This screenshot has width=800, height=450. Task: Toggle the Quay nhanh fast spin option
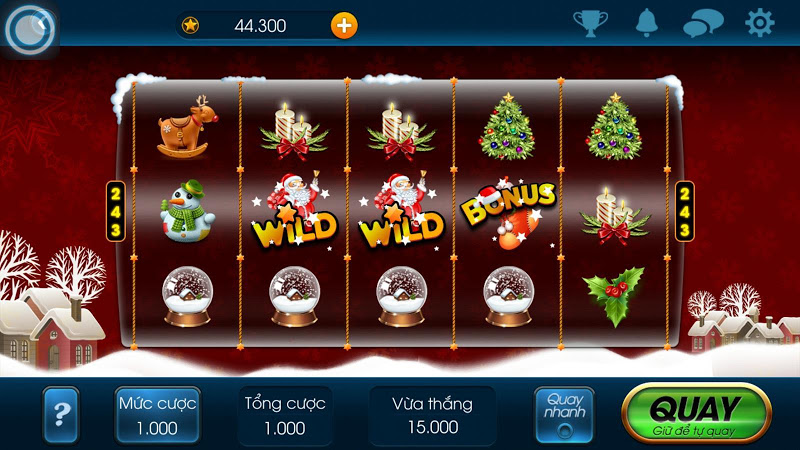pyautogui.click(x=564, y=415)
